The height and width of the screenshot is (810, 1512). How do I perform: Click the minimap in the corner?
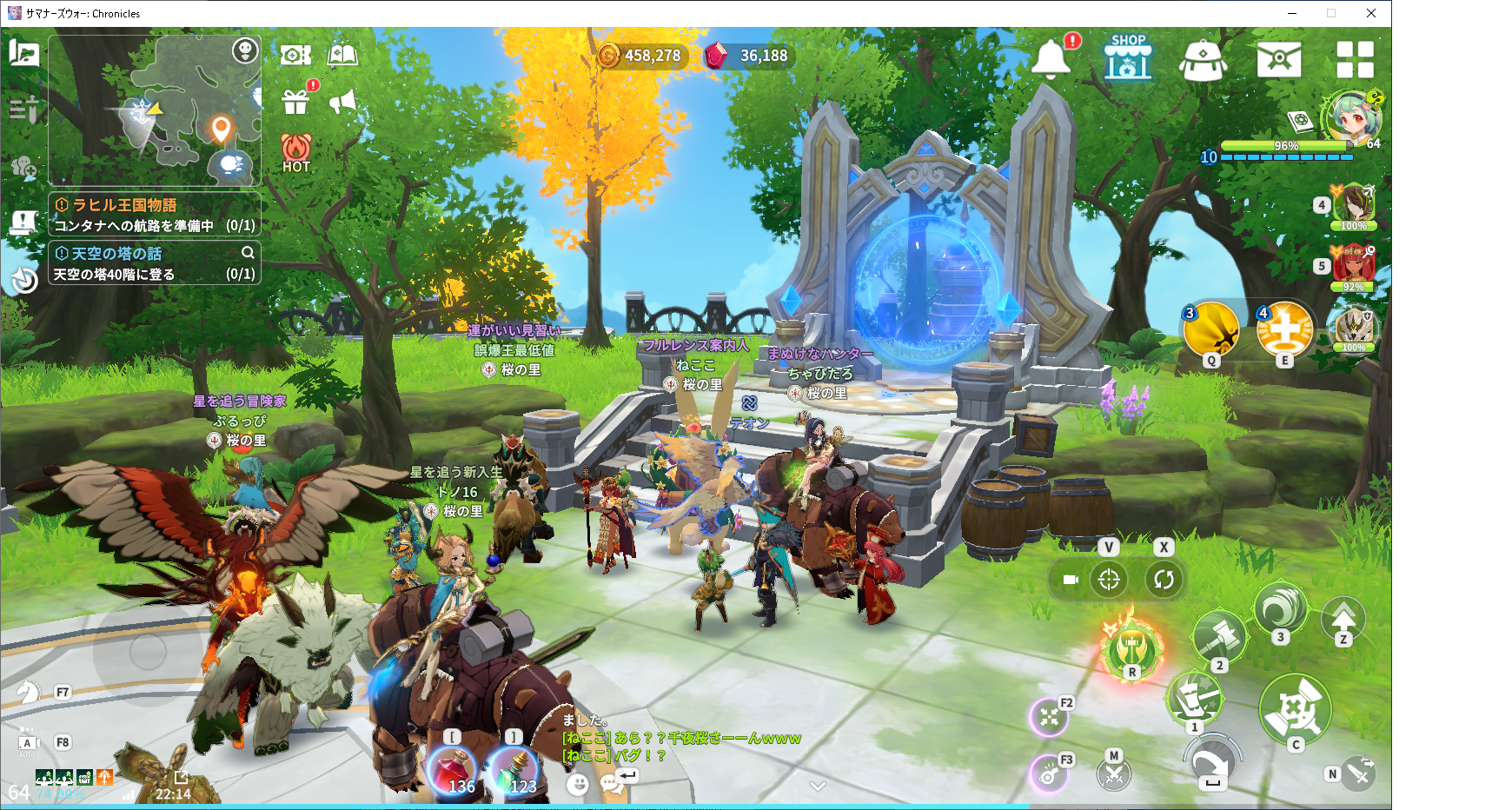(155, 110)
